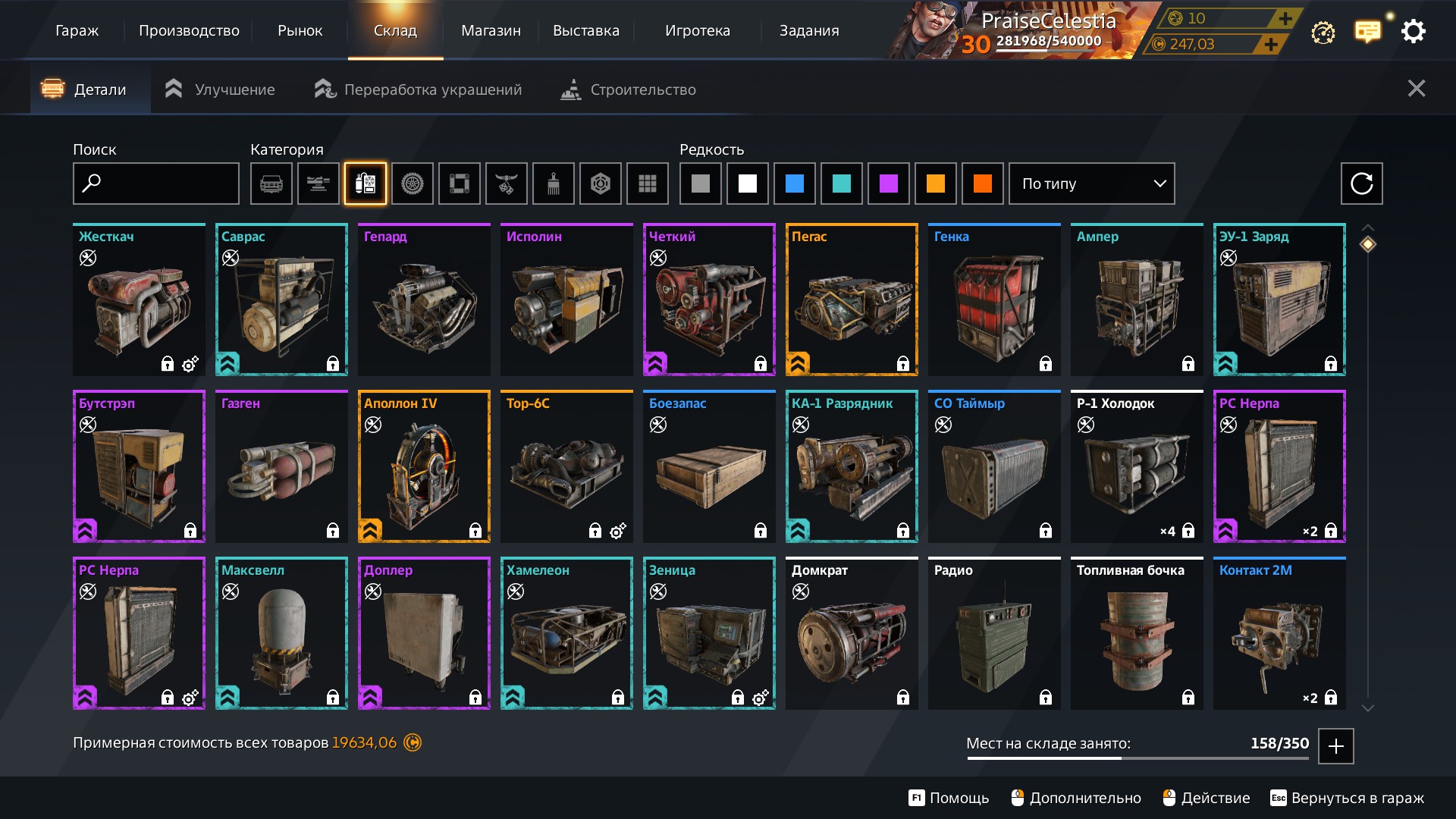1456x819 pixels.
Task: Open the Переработка украшений tab
Action: point(418,89)
